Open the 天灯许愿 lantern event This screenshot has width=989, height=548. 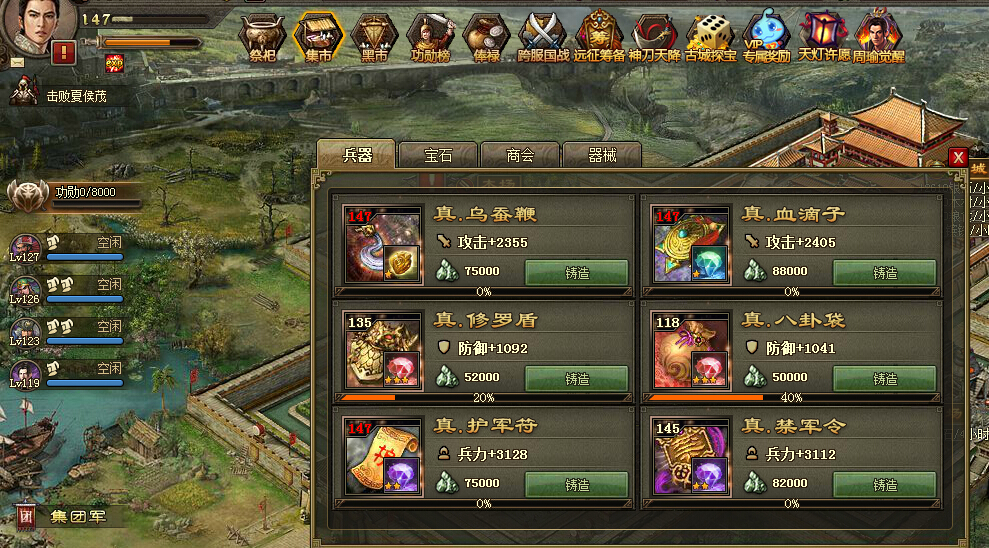822,38
